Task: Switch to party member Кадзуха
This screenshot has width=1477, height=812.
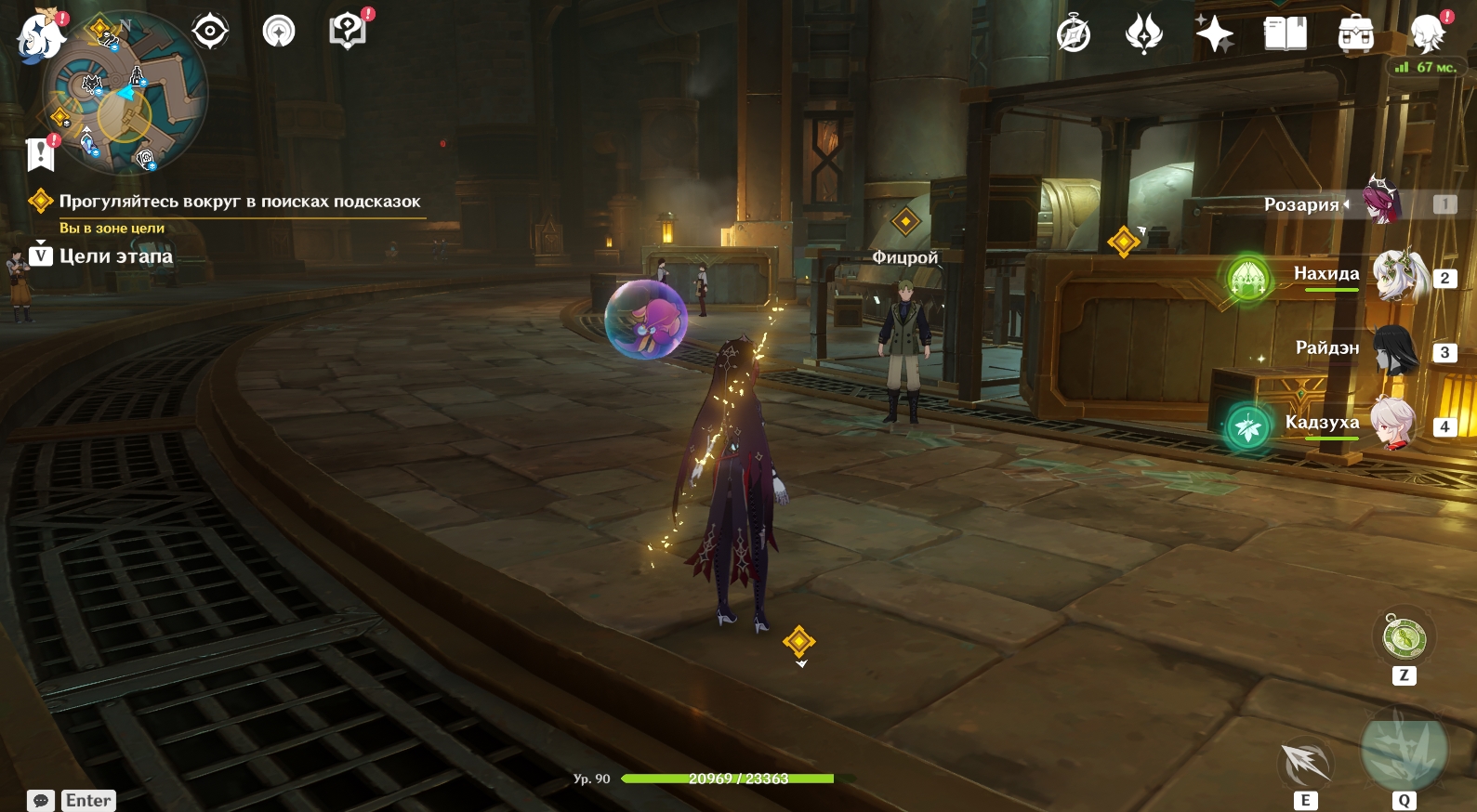Action: [x=1393, y=425]
